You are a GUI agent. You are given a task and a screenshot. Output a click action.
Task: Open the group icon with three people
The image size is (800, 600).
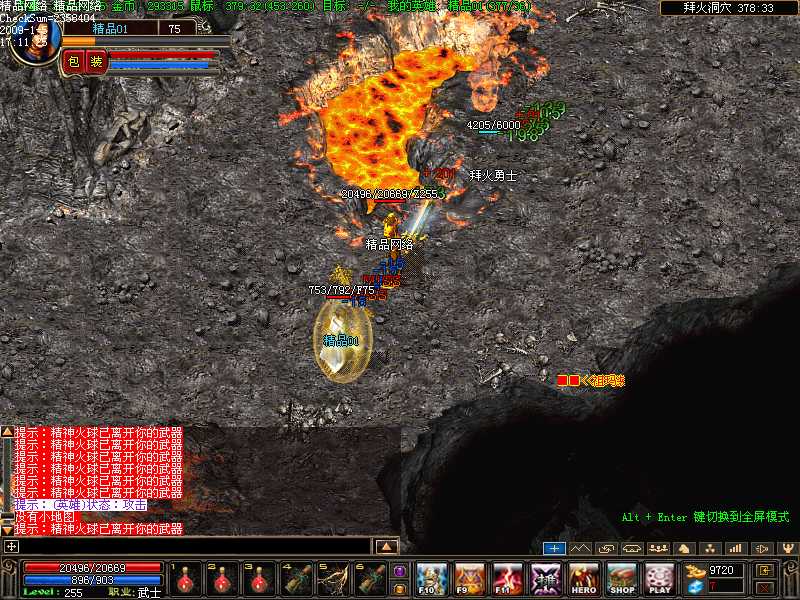(x=658, y=548)
